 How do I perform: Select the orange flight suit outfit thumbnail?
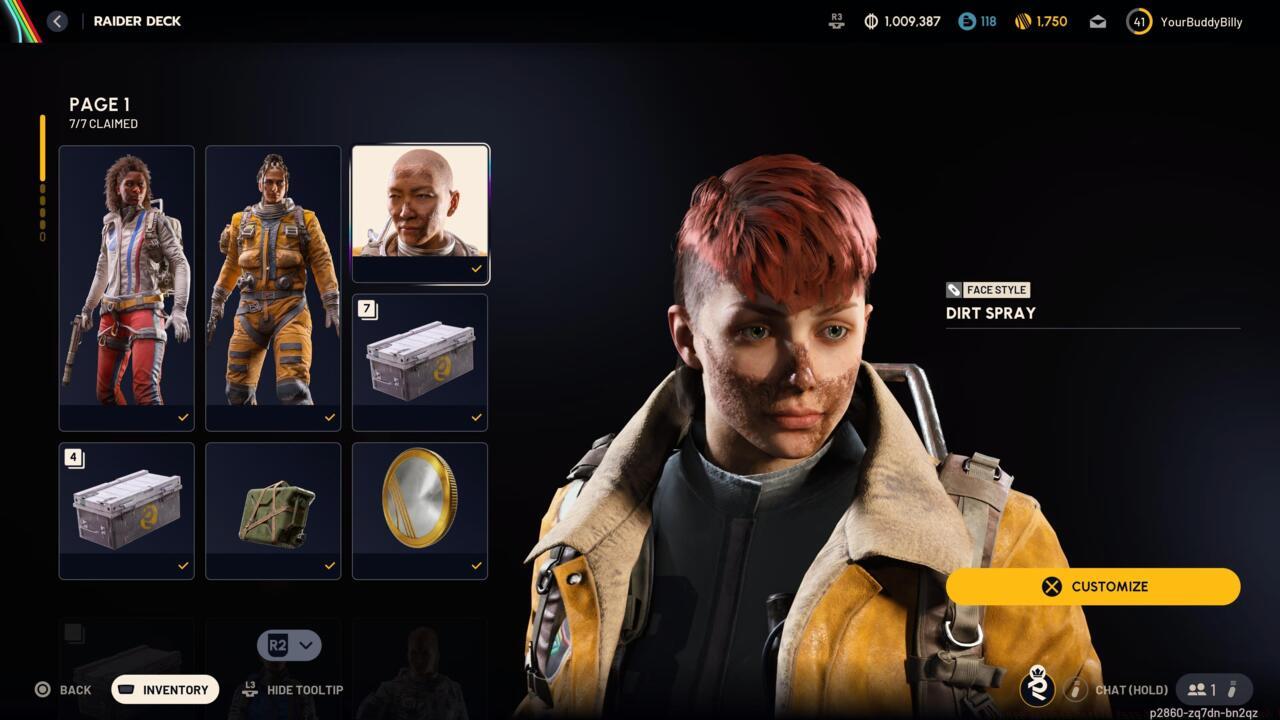(x=273, y=283)
